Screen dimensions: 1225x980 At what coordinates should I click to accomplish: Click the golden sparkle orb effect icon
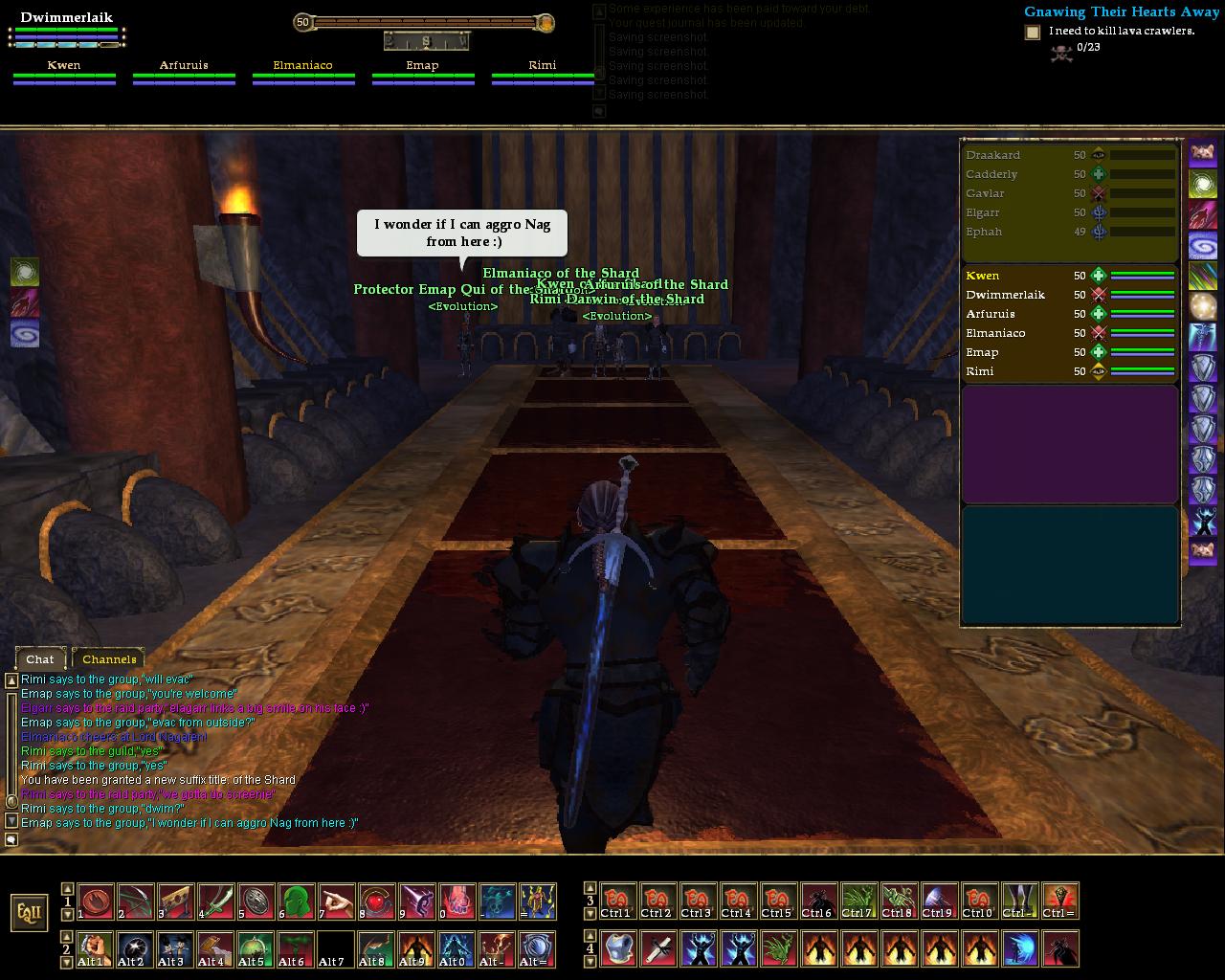pyautogui.click(x=1203, y=306)
